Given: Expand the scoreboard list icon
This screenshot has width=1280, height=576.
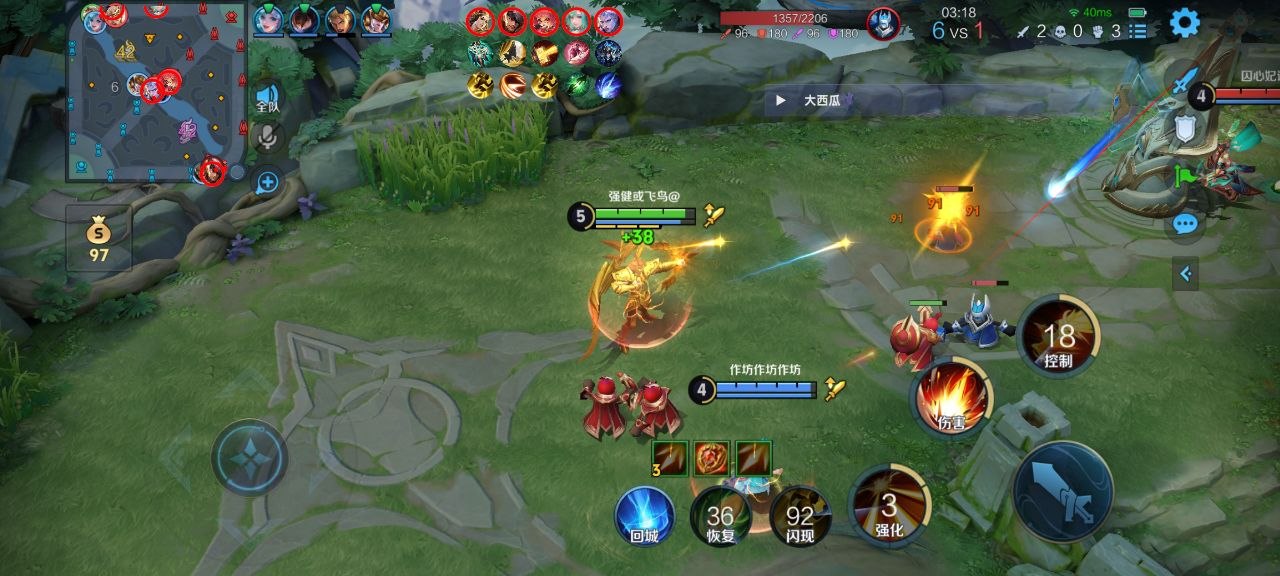Looking at the screenshot, I should point(1138,31).
